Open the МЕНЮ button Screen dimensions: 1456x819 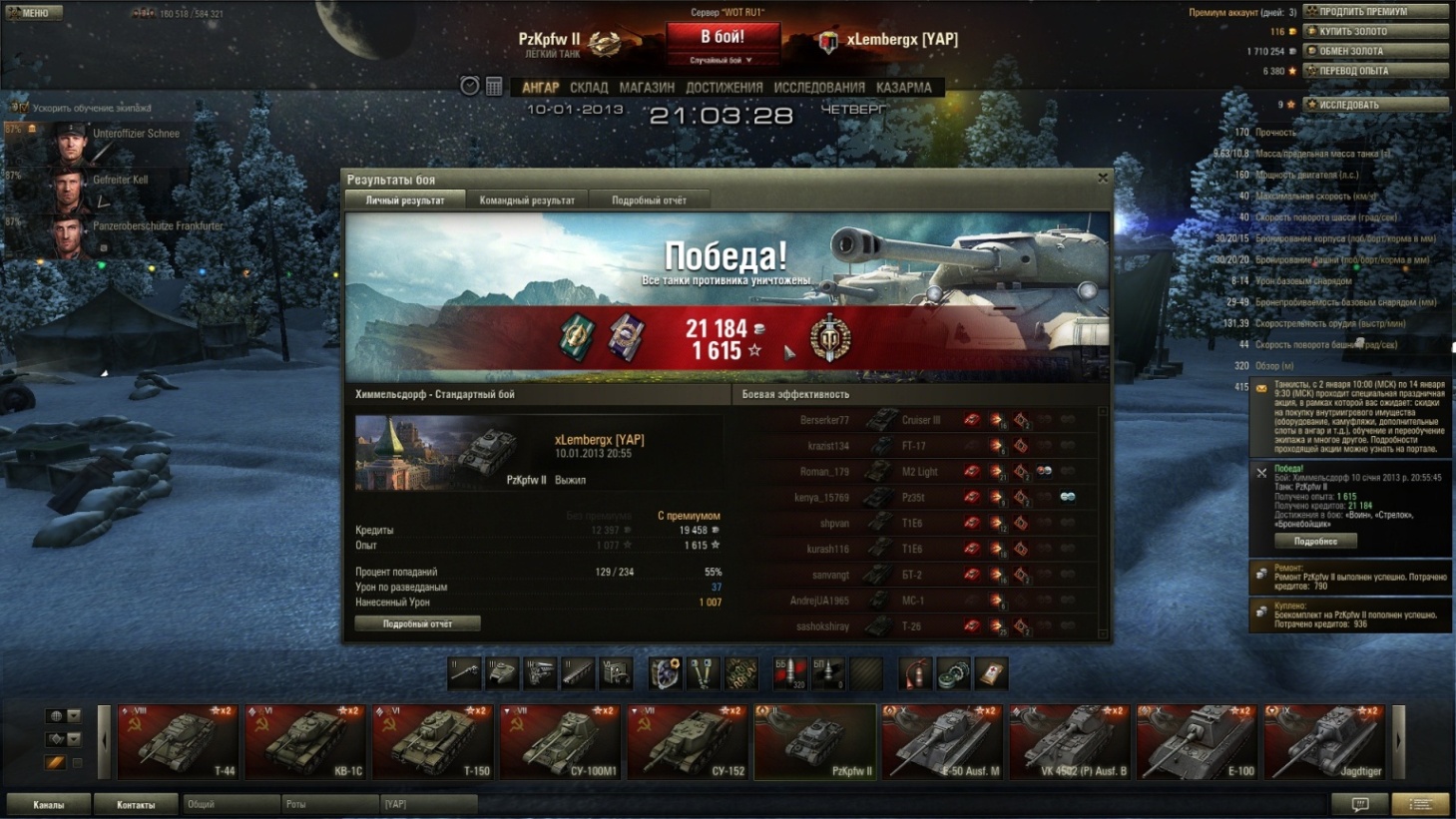tap(34, 13)
